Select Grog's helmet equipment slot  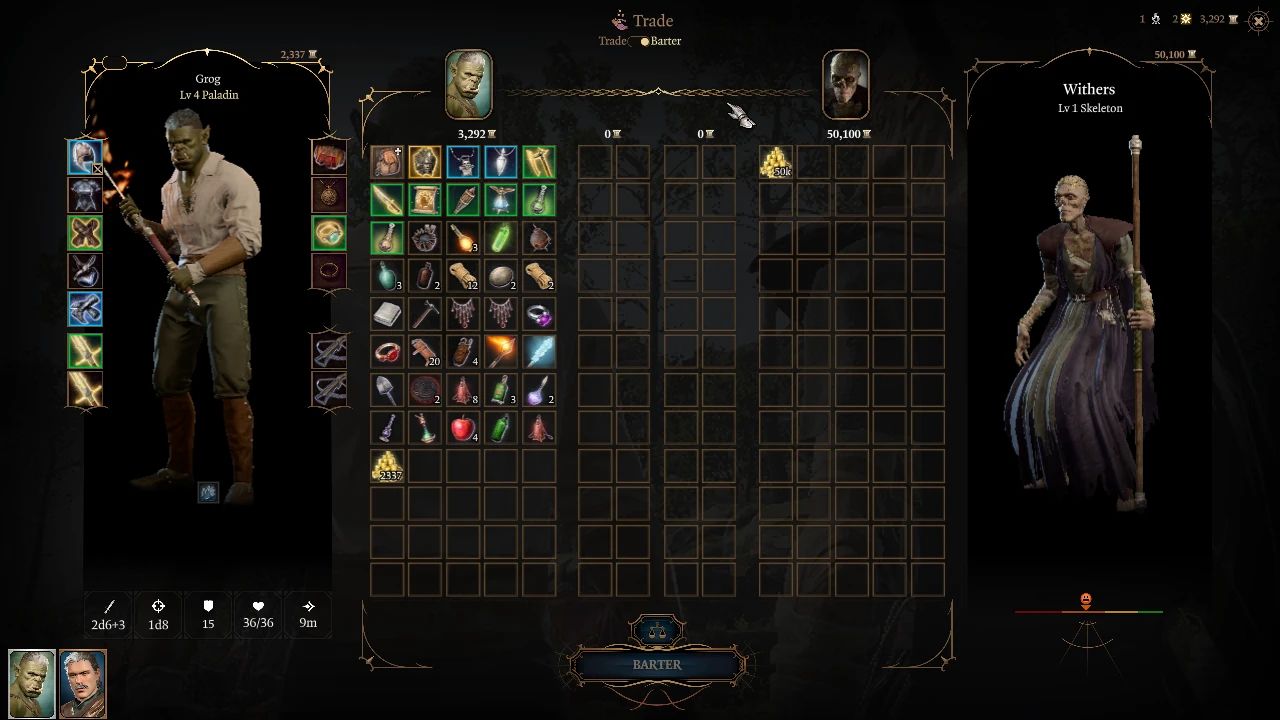click(85, 156)
